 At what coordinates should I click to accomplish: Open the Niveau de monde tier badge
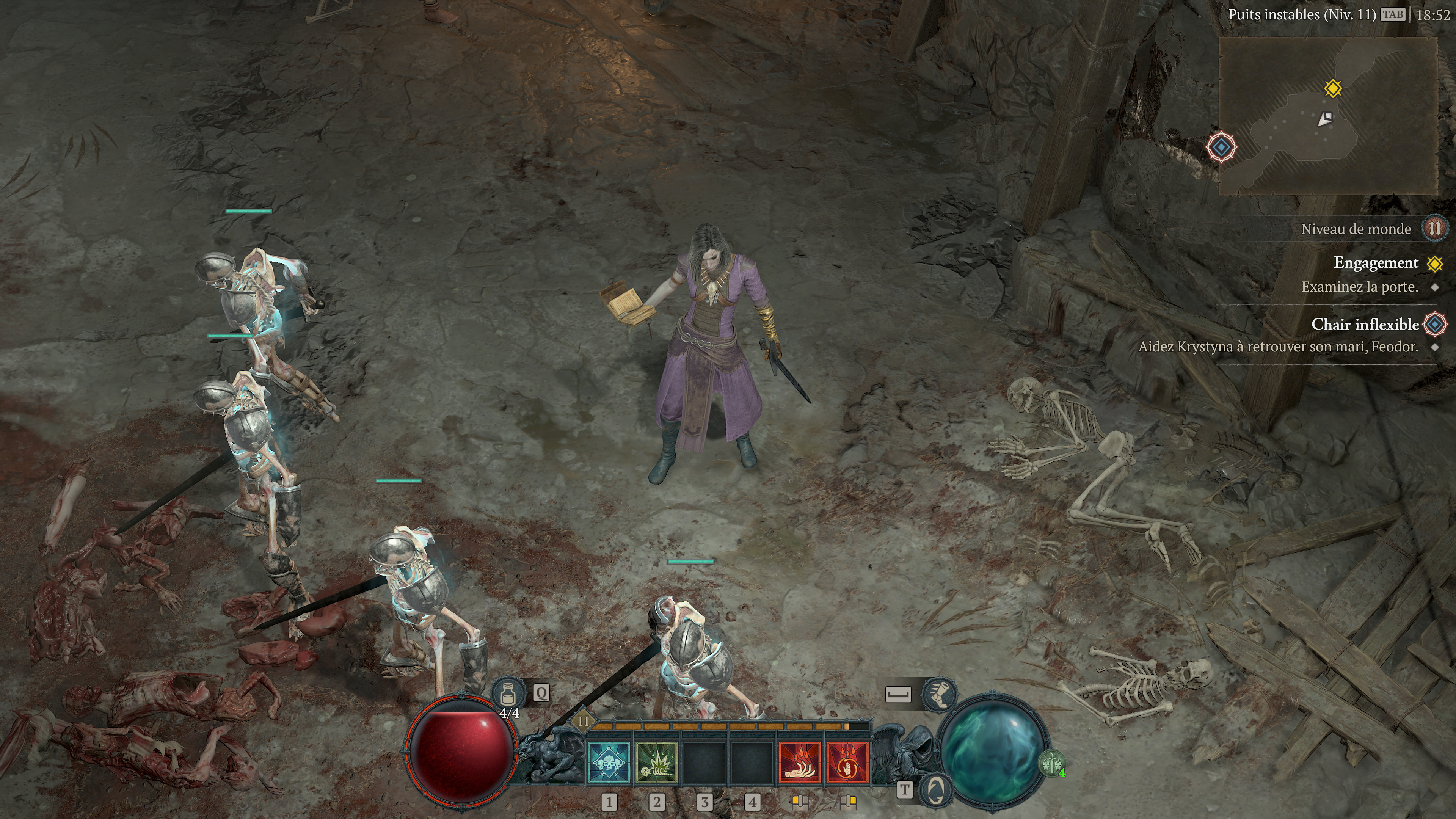1434,228
